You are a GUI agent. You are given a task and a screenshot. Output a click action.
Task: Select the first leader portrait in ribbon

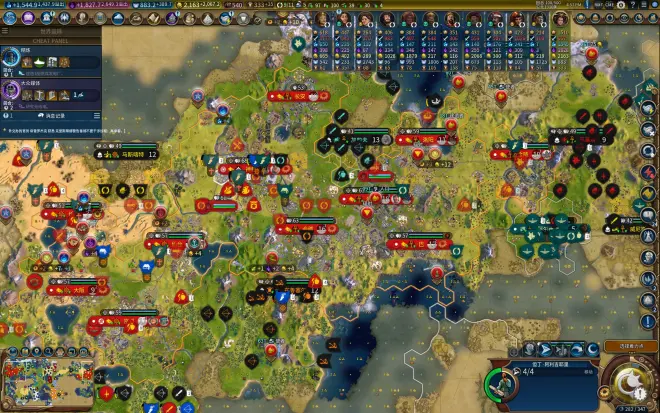[322, 19]
